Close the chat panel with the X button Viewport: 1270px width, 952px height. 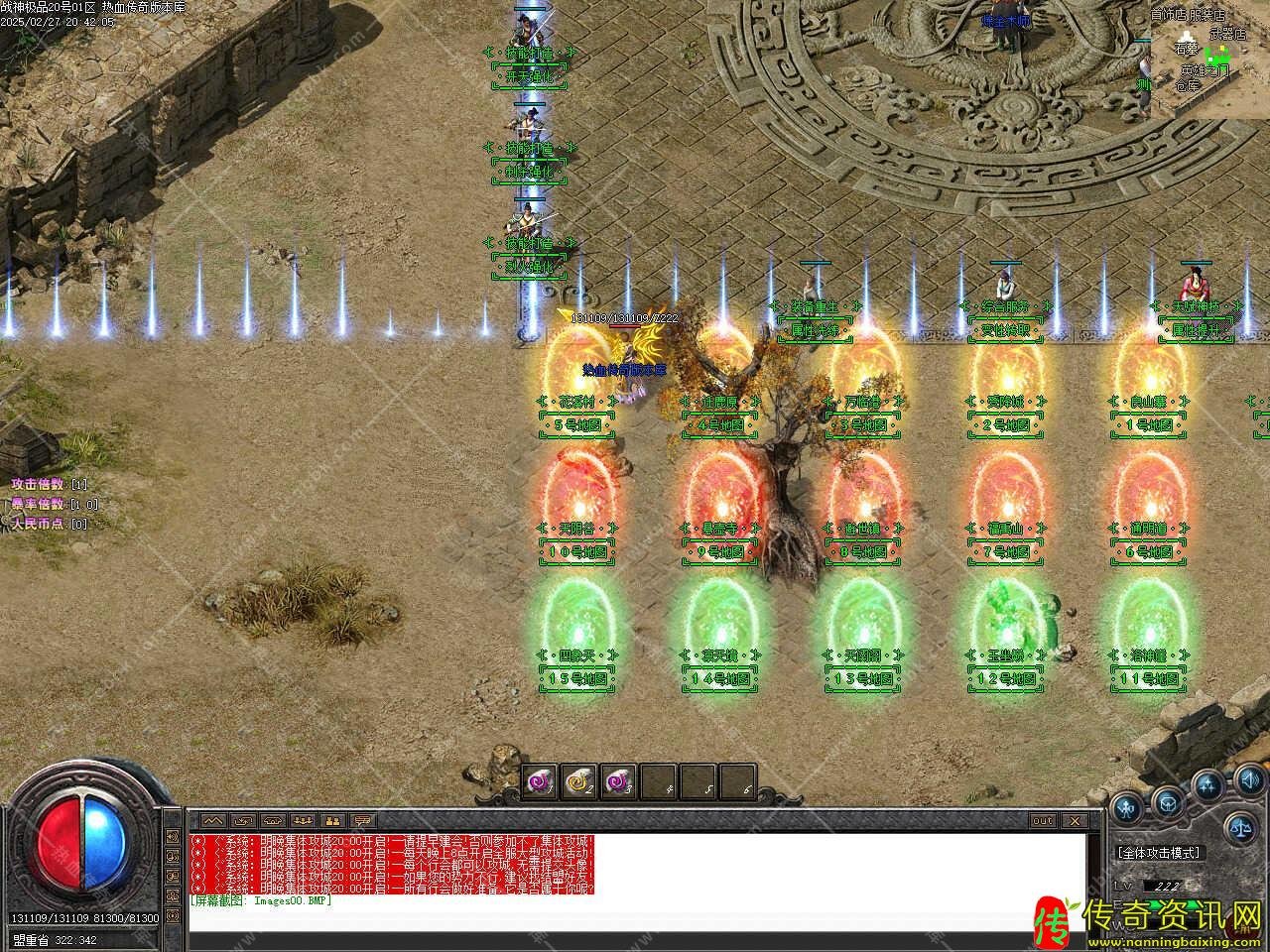(1073, 820)
